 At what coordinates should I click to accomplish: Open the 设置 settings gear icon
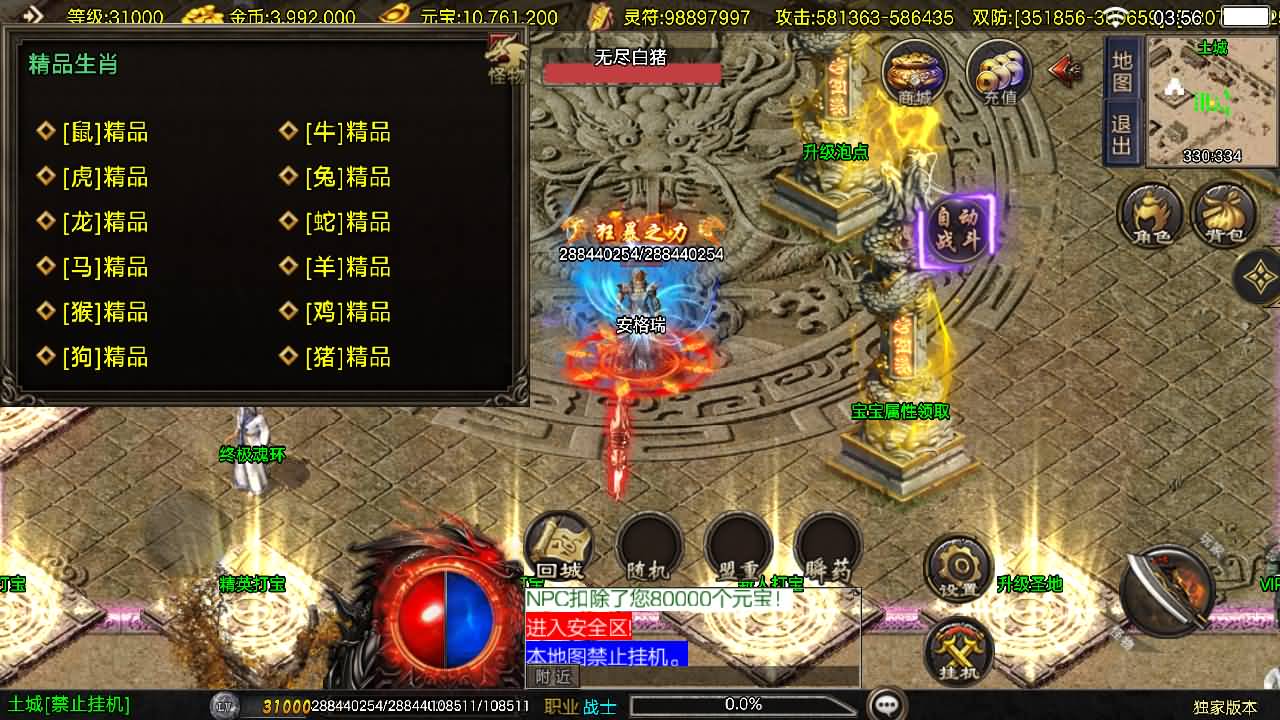(x=956, y=567)
